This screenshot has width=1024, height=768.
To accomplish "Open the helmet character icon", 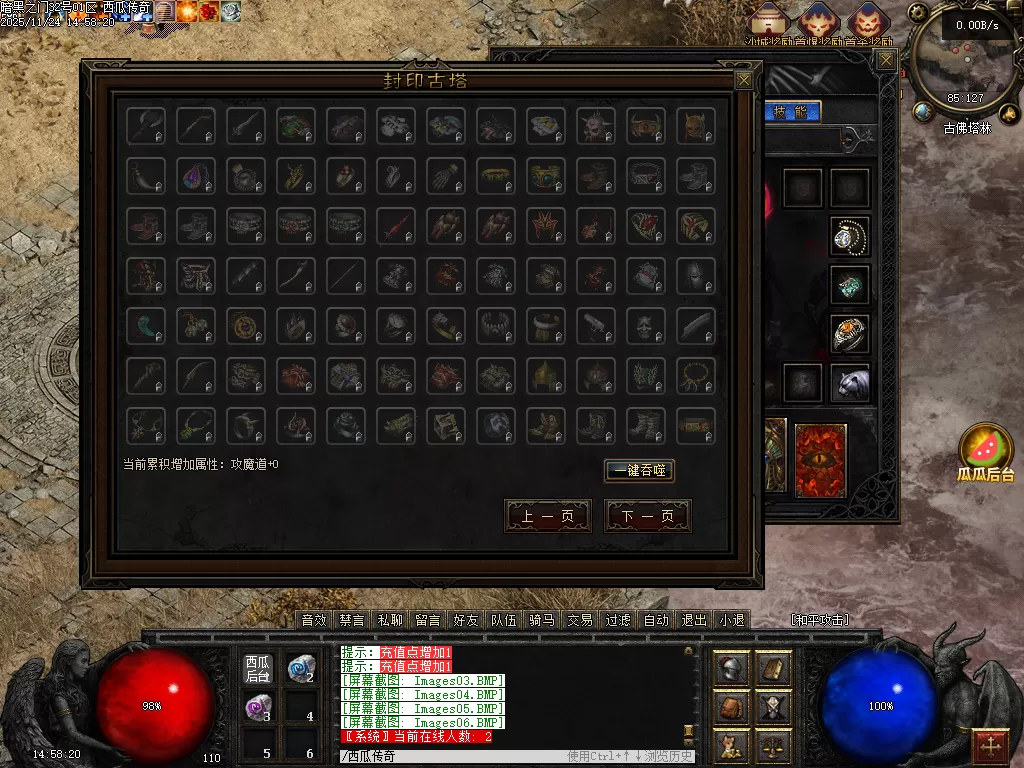I will (x=731, y=669).
